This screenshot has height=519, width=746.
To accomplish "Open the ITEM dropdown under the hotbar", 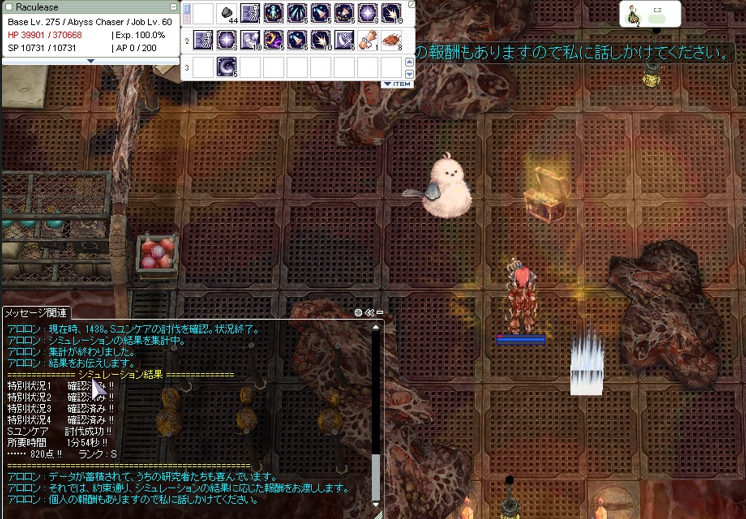I will (397, 84).
